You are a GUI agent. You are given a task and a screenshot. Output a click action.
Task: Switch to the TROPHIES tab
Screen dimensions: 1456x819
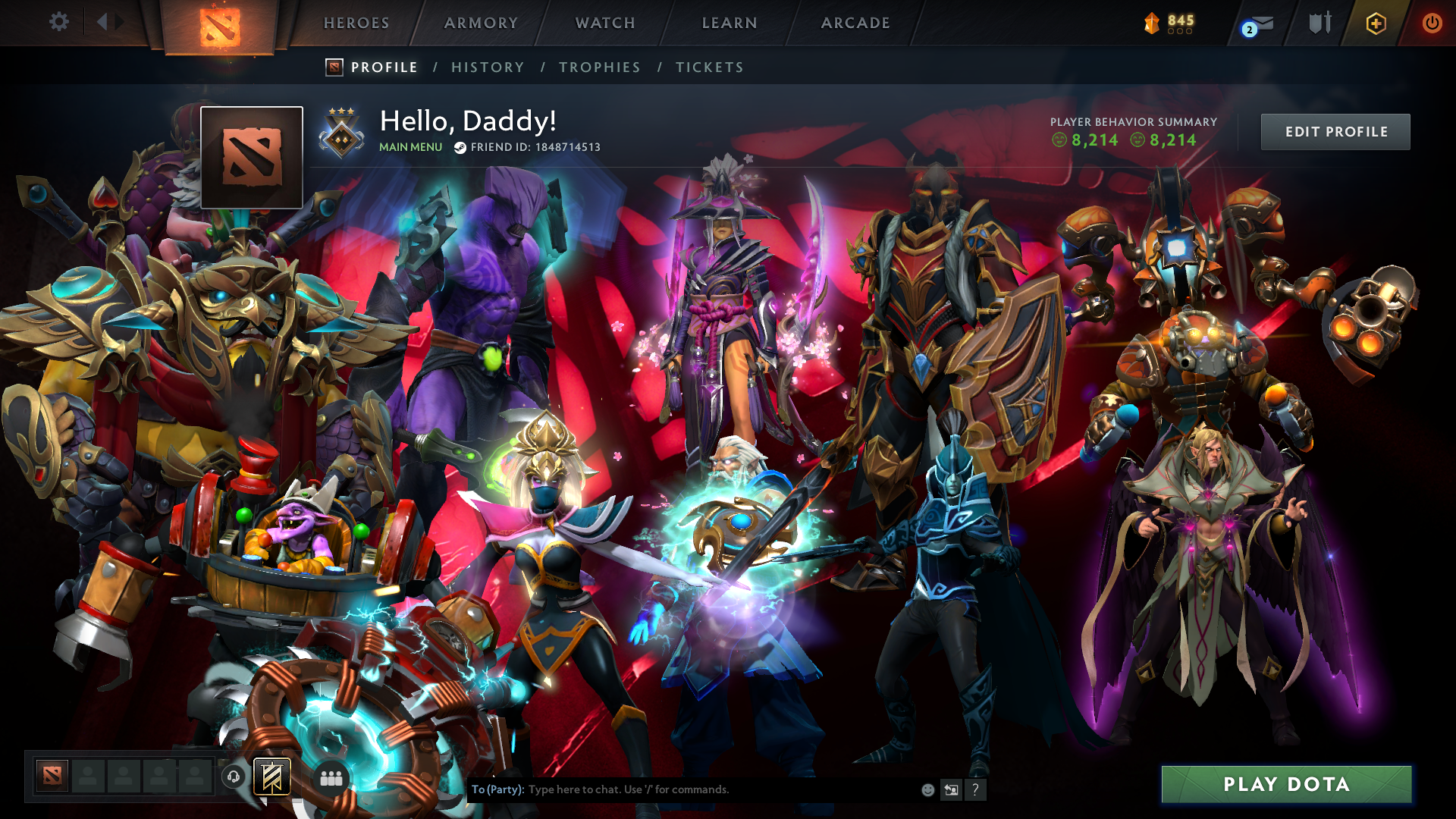point(599,67)
